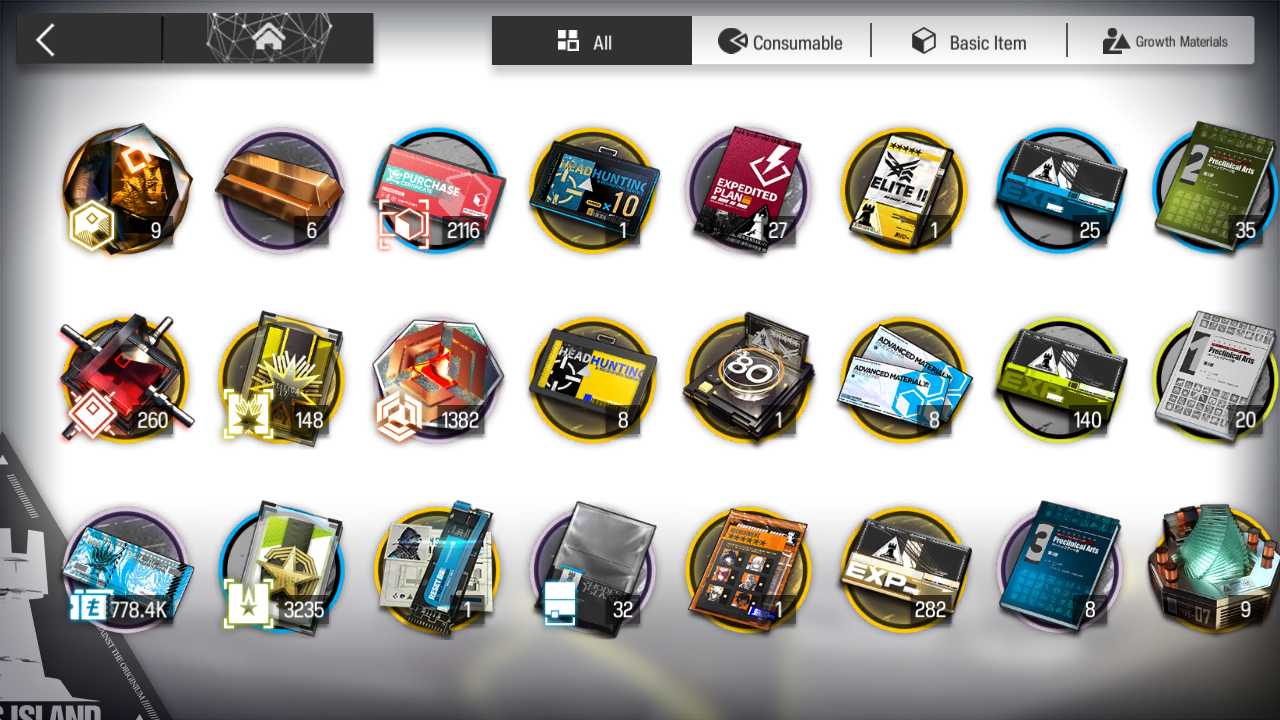Show the Growth Materials tab
The width and height of the screenshot is (1280, 720).
click(1164, 42)
